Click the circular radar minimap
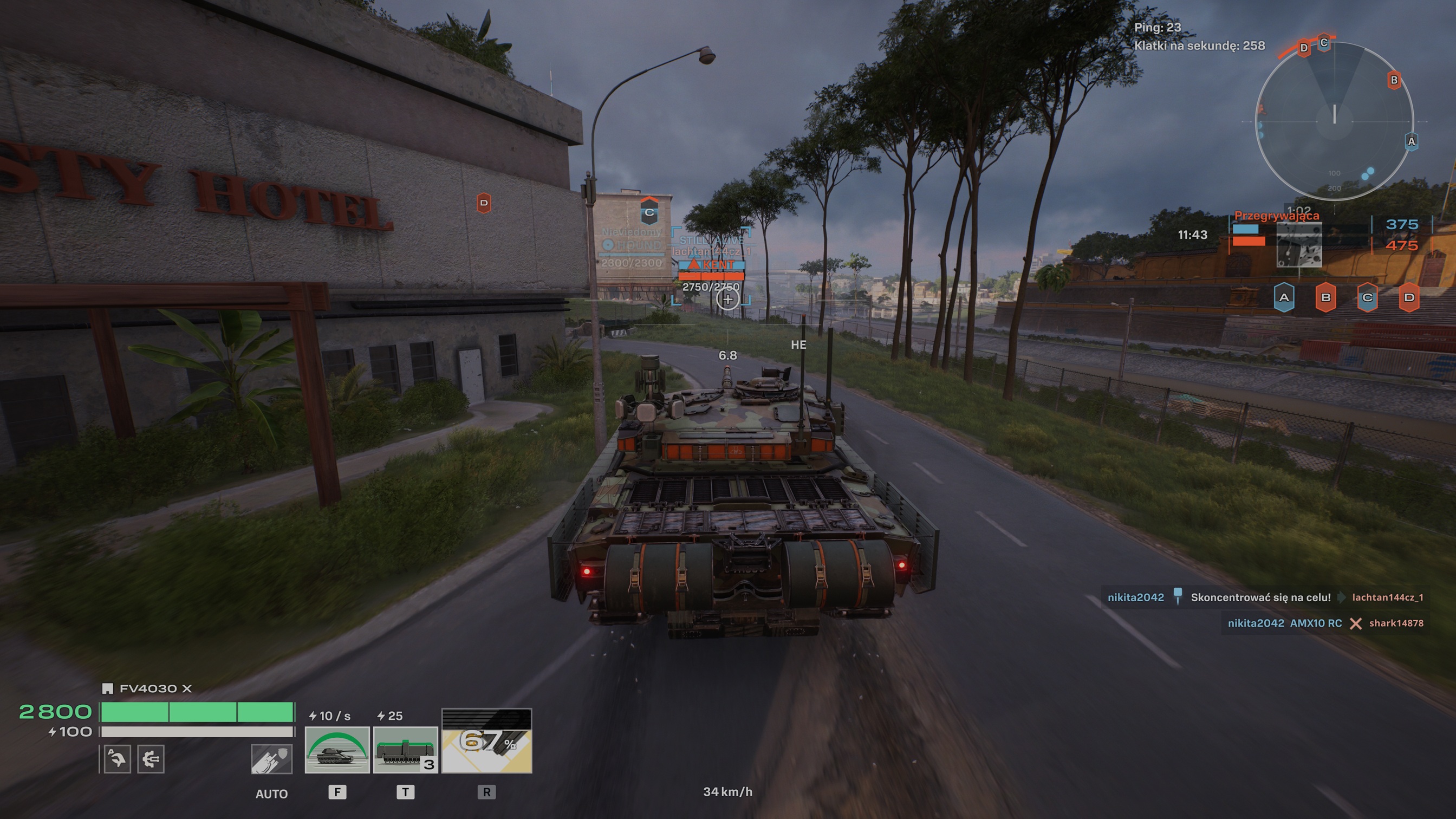The height and width of the screenshot is (819, 1456). 1334,120
